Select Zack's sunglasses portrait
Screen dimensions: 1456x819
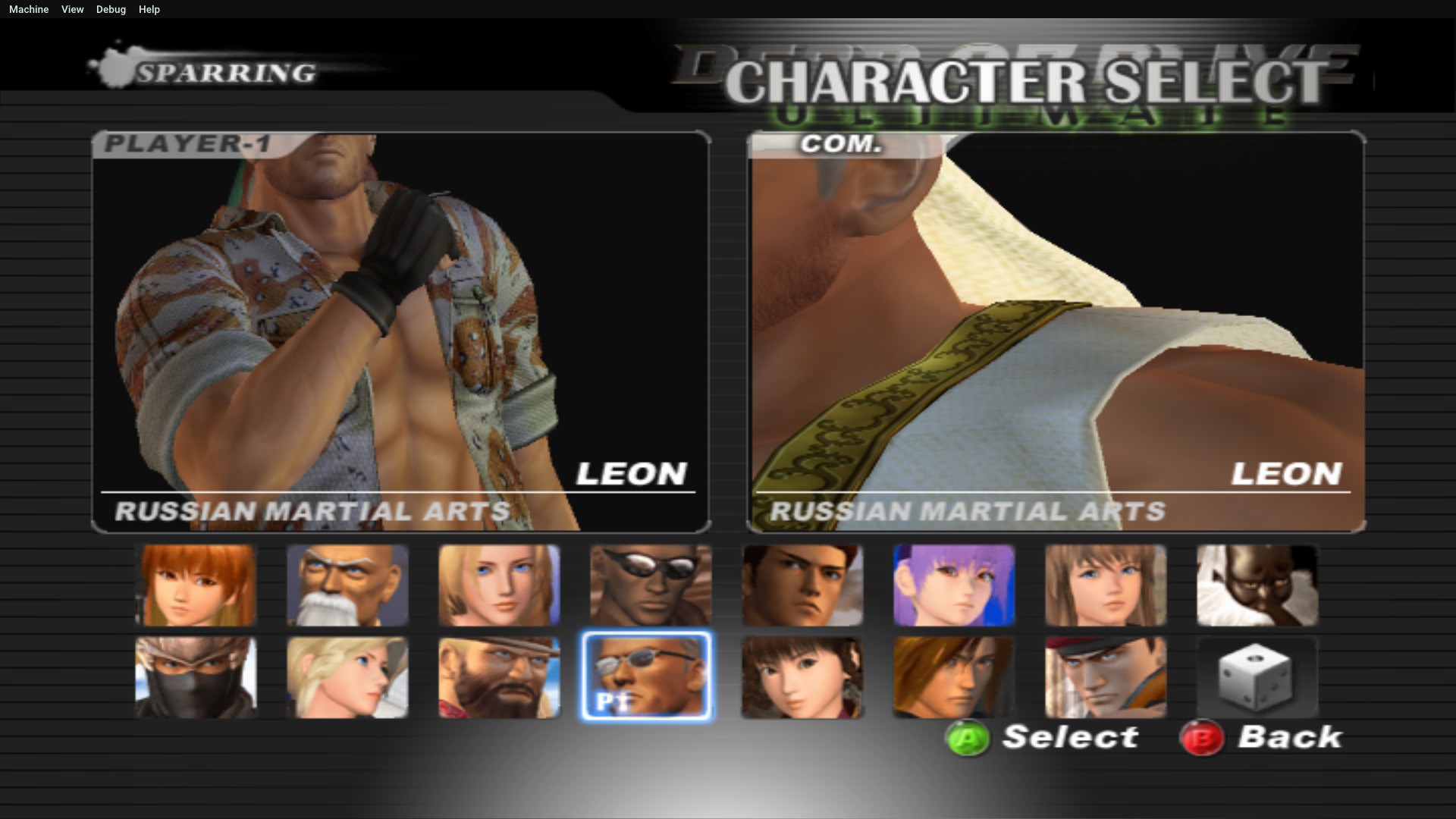tap(648, 585)
